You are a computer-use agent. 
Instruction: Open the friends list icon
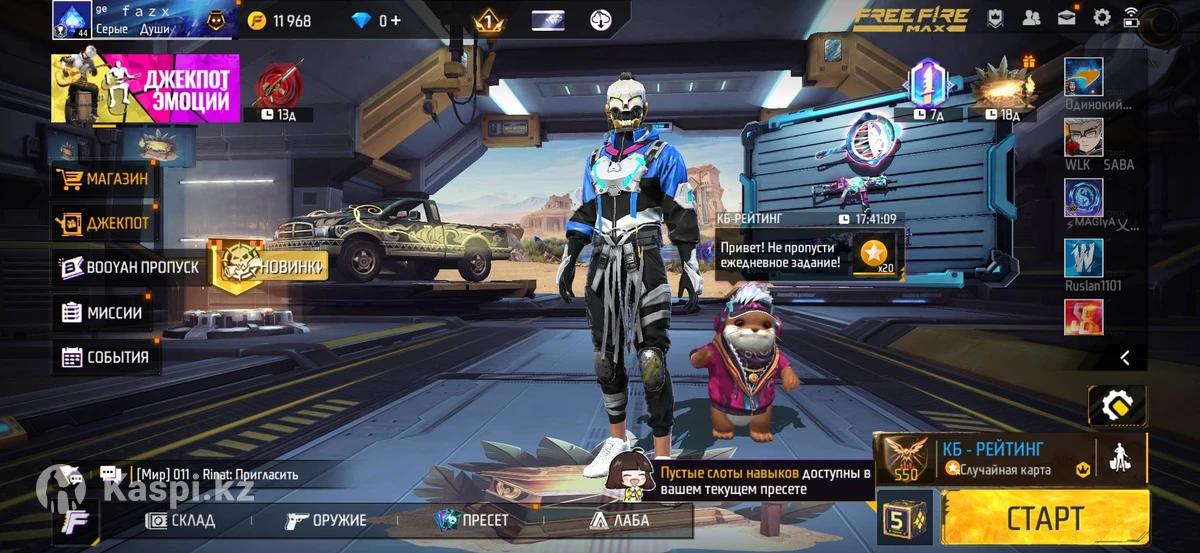point(1031,17)
